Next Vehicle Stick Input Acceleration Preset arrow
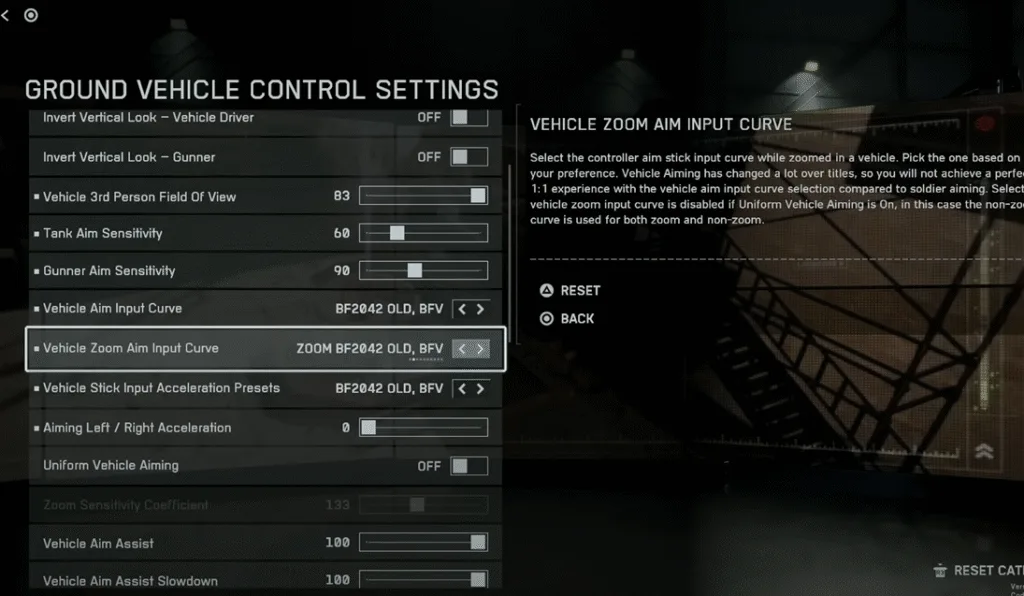Image resolution: width=1024 pixels, height=596 pixels. coord(481,388)
